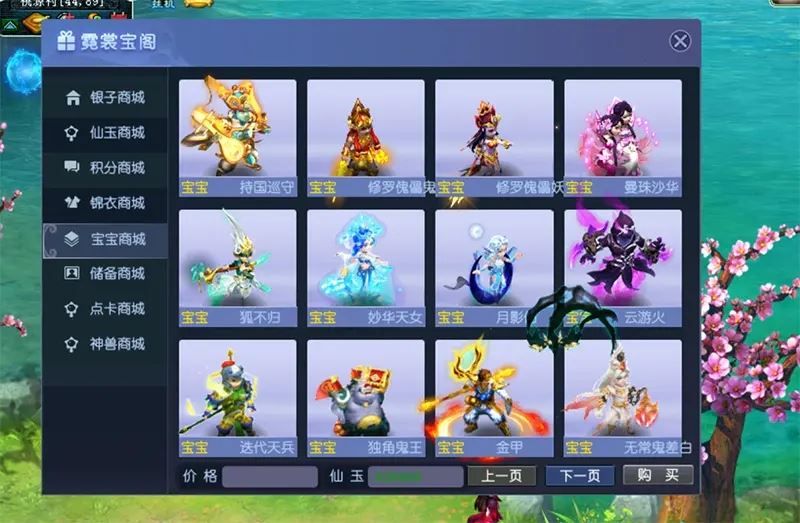This screenshot has width=800, height=523.
Task: Choose the 宝宝商城 category
Action: coord(105,239)
